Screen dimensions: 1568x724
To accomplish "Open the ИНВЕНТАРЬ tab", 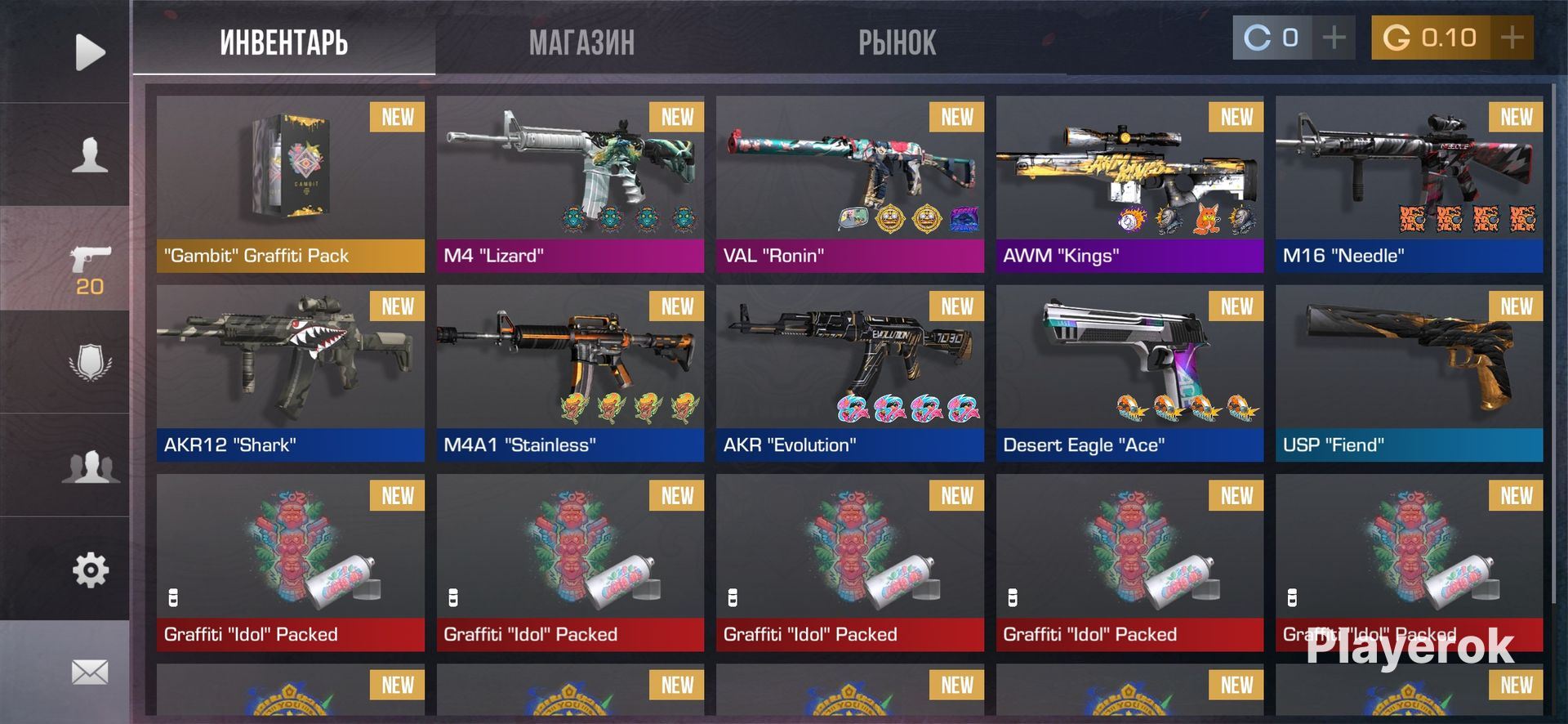I will point(284,42).
